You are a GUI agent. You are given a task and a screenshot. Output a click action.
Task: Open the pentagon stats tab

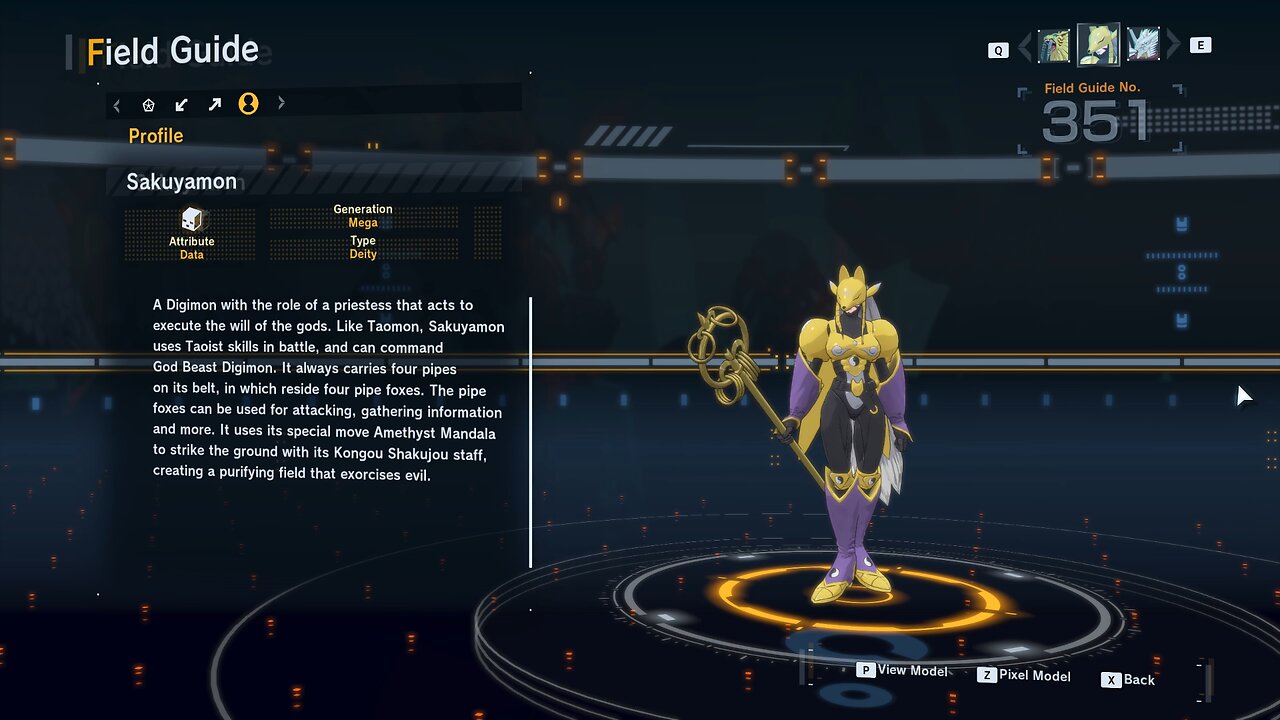pos(149,104)
